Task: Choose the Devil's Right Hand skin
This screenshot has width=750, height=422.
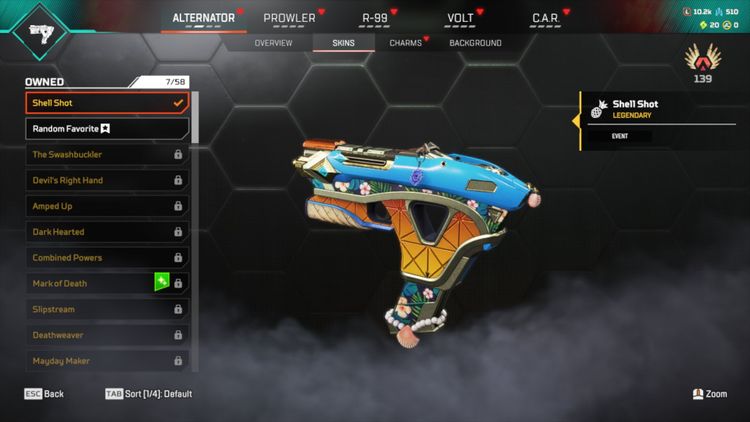Action: point(106,181)
